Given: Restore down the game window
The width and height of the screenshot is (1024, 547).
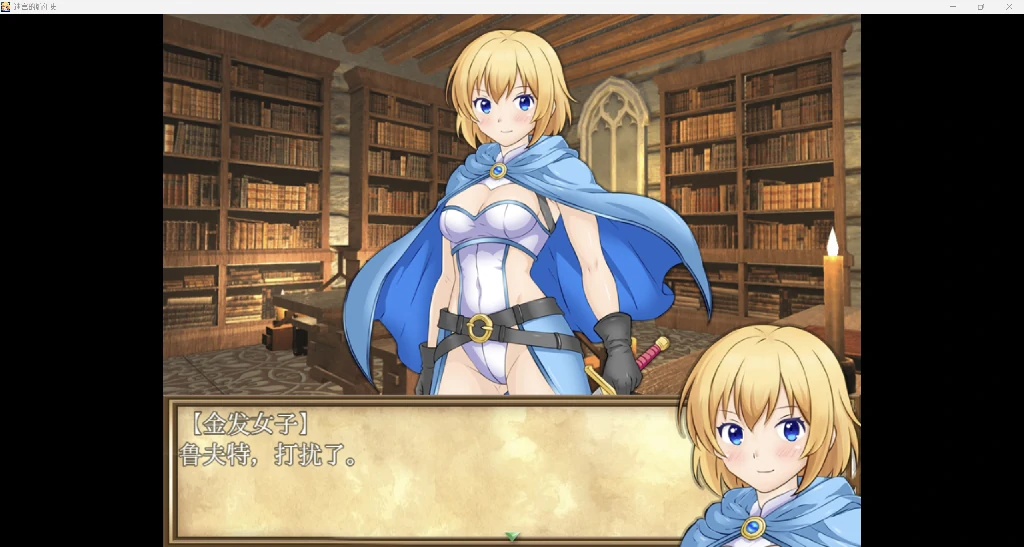Looking at the screenshot, I should tap(981, 7).
